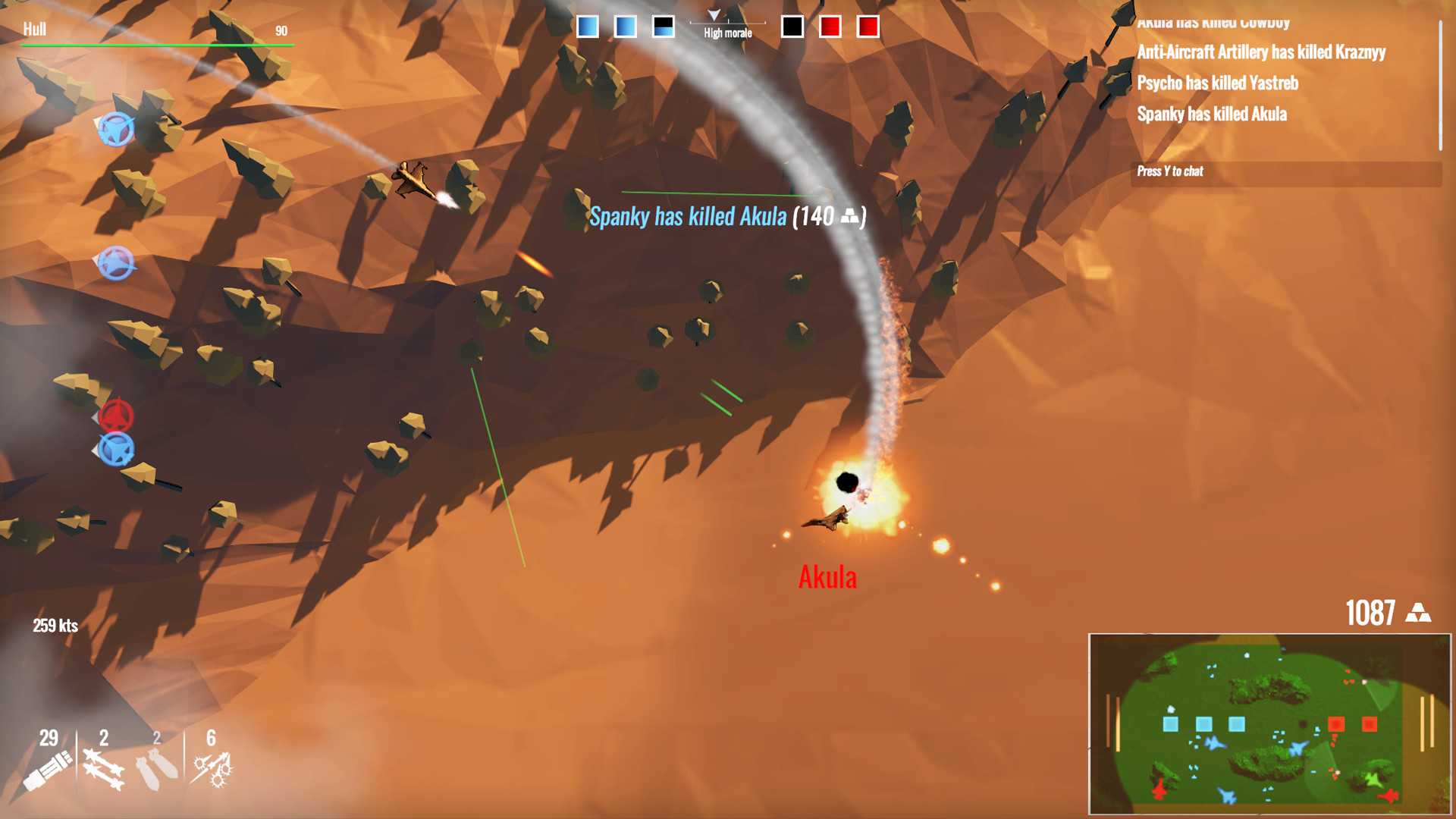Screen dimensions: 1456x819
Task: Select the bombs weapon icon
Action: pyautogui.click(x=157, y=770)
